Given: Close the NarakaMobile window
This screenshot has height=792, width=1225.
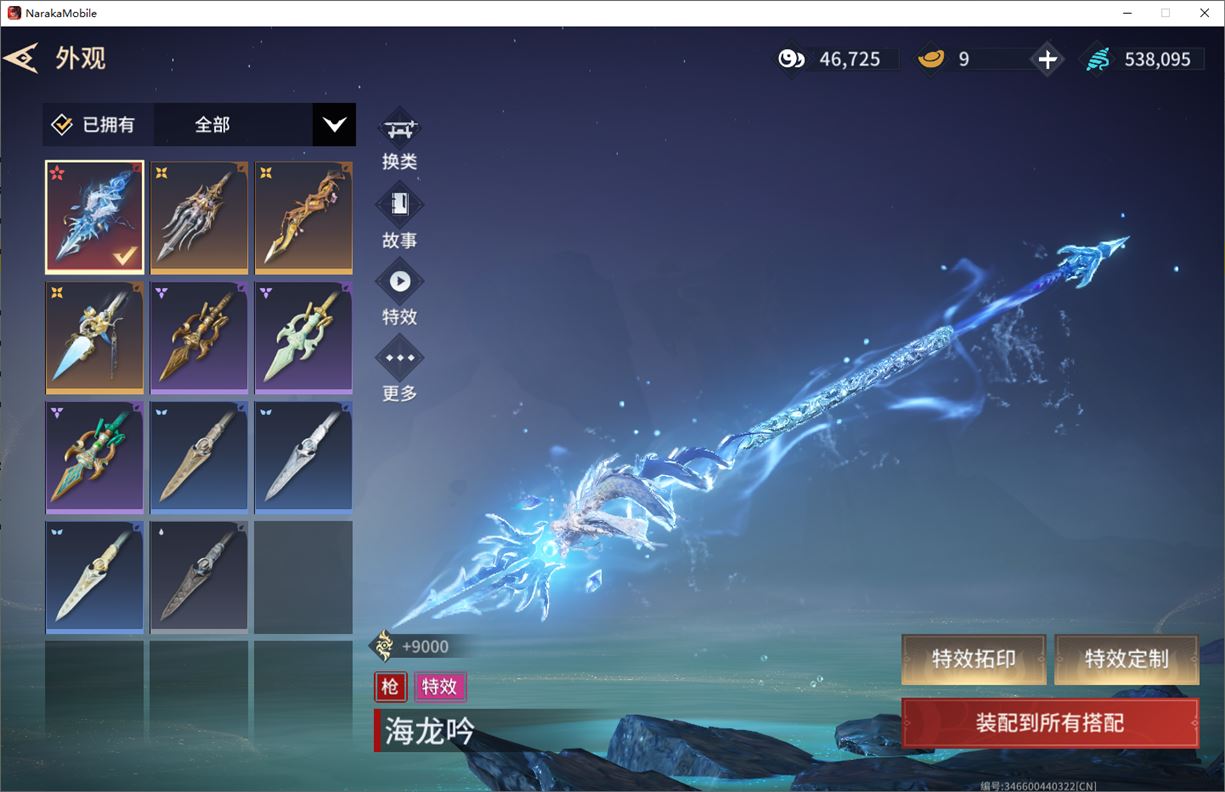Looking at the screenshot, I should pyautogui.click(x=1204, y=13).
